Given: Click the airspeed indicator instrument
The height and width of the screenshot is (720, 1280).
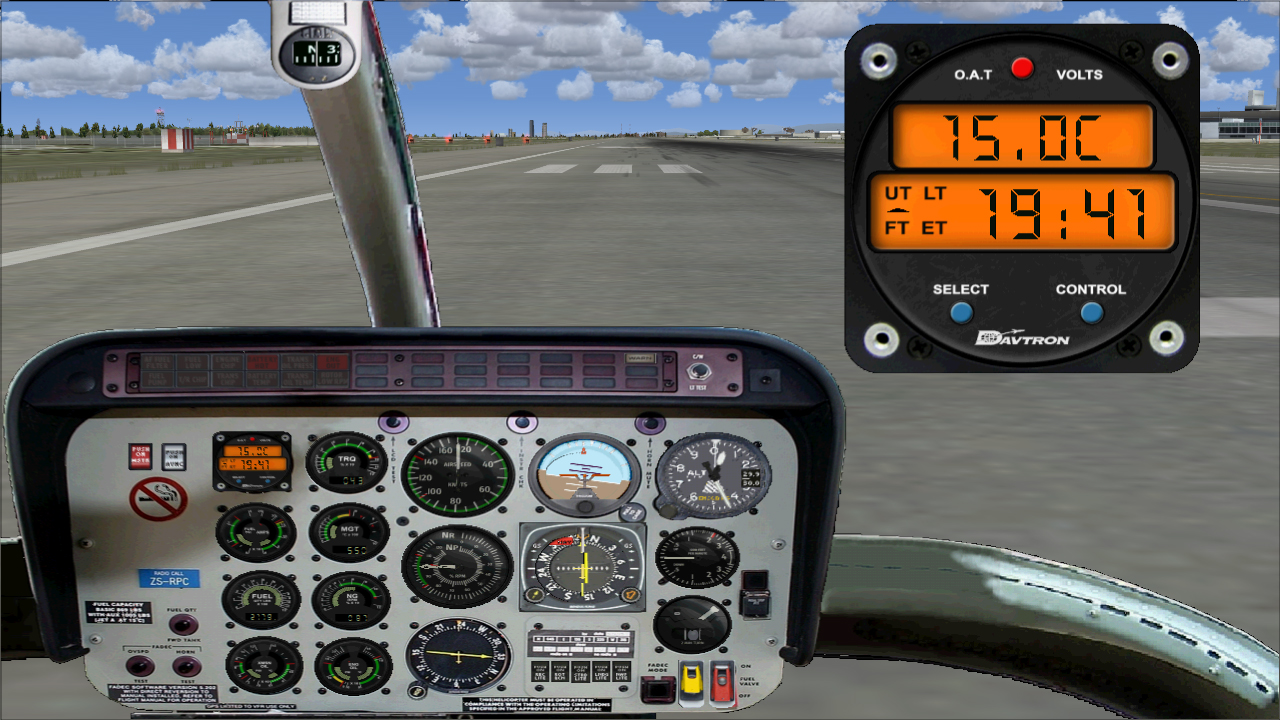Looking at the screenshot, I should [454, 472].
